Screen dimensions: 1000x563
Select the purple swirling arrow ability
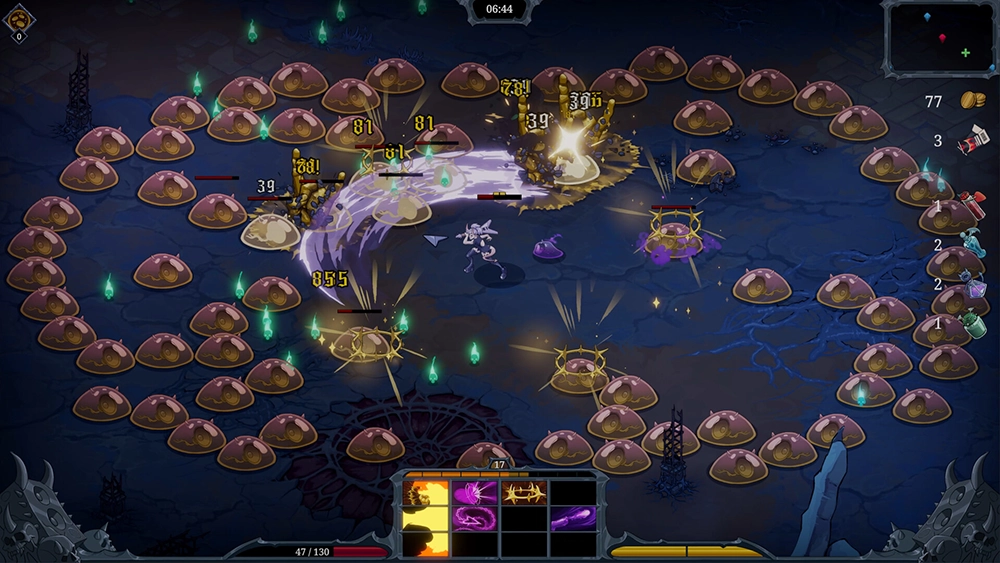tap(475, 517)
